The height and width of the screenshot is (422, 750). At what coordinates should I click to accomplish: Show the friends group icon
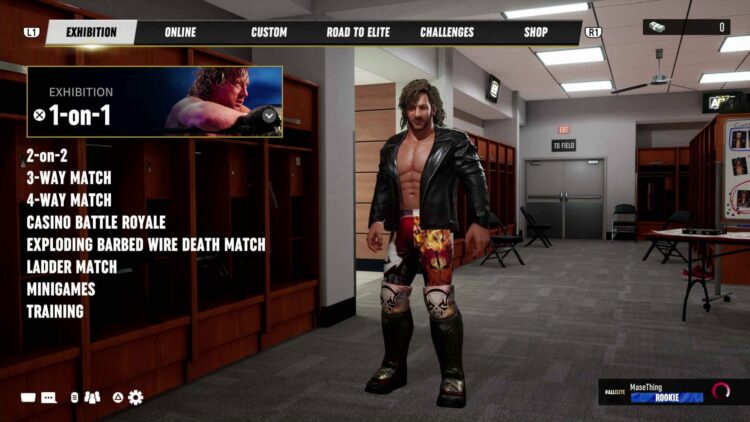(92, 397)
